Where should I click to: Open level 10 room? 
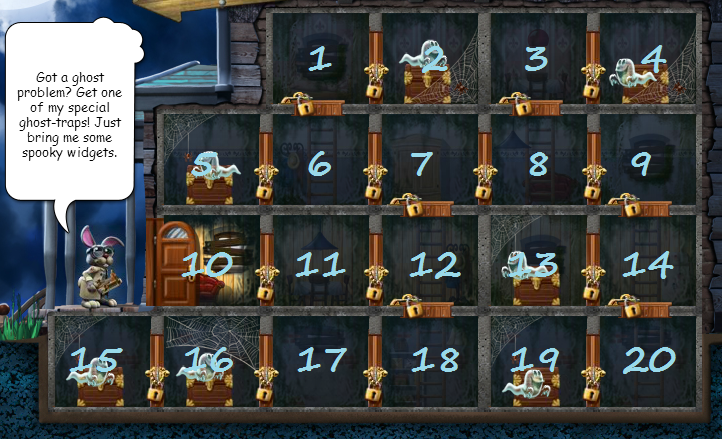coord(207,264)
